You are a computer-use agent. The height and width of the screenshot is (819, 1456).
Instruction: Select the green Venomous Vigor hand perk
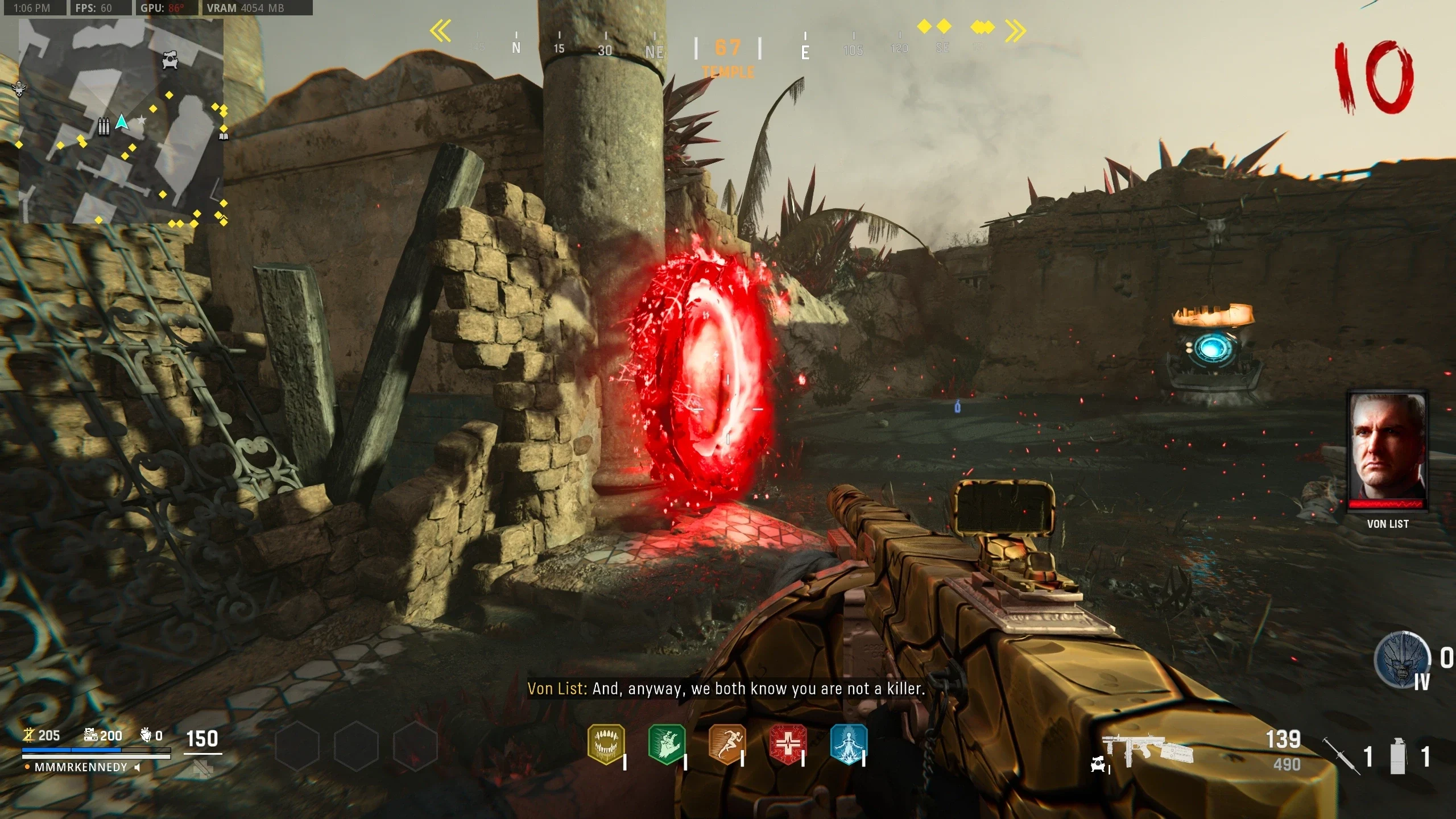[x=667, y=744]
